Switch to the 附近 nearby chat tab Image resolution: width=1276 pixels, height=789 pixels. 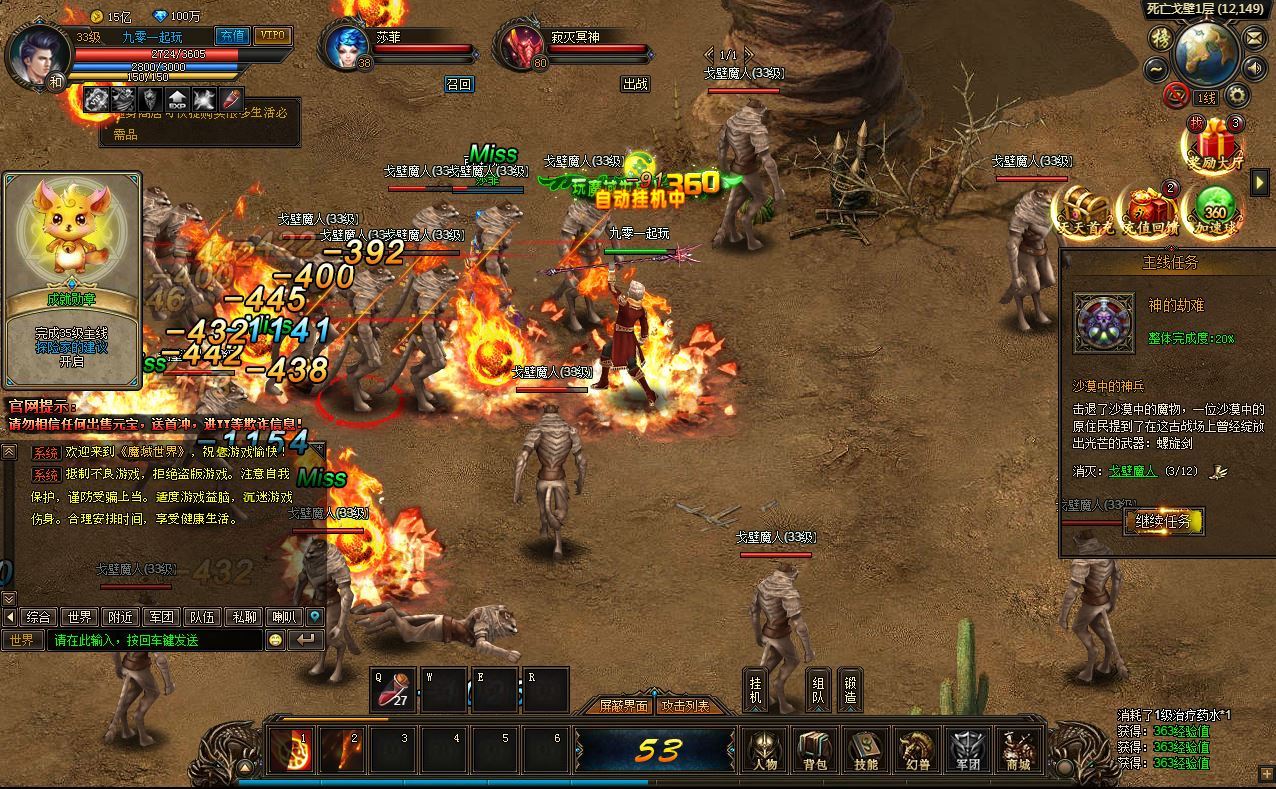click(121, 617)
